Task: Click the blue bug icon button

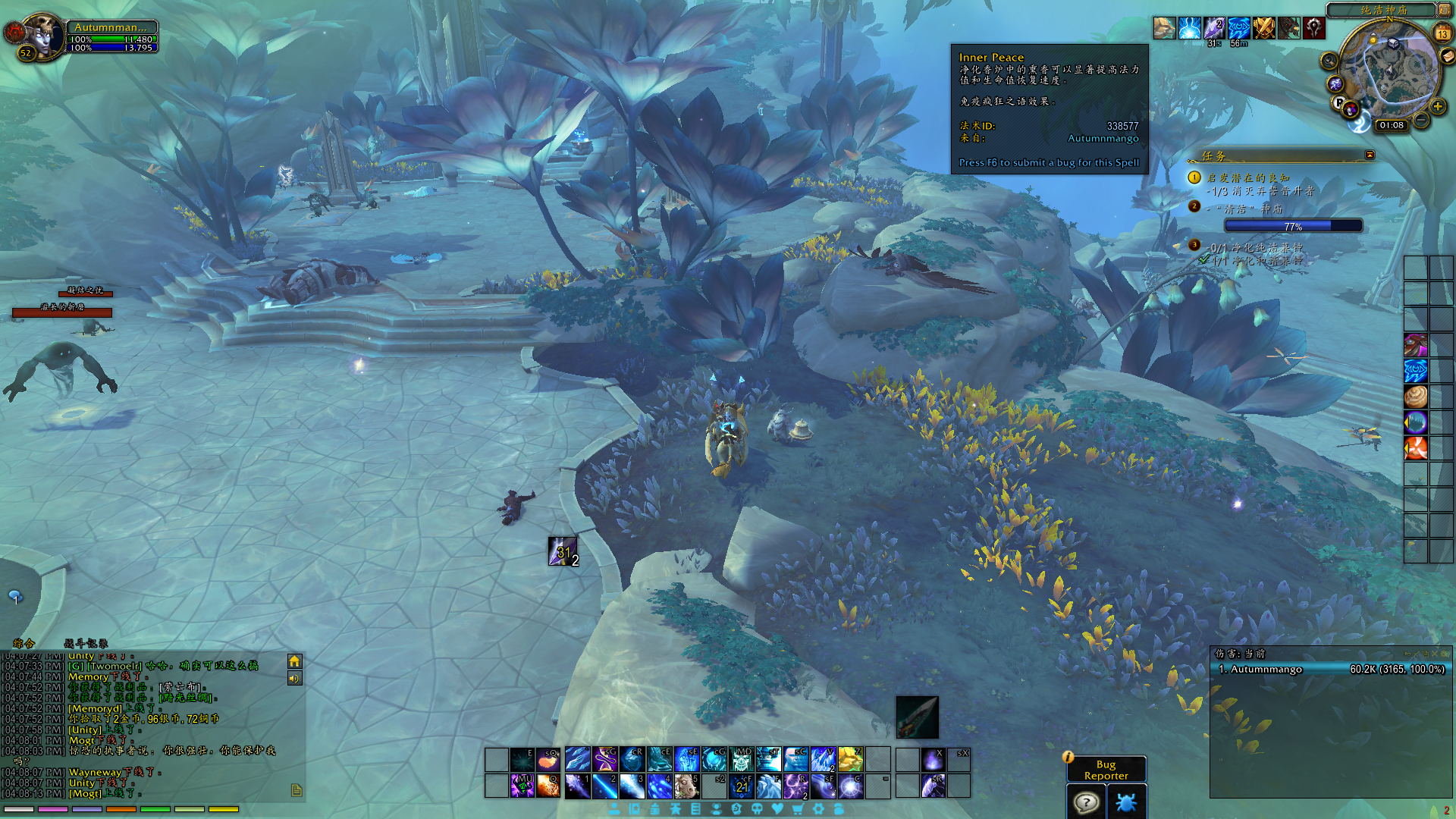Action: 1126,802
